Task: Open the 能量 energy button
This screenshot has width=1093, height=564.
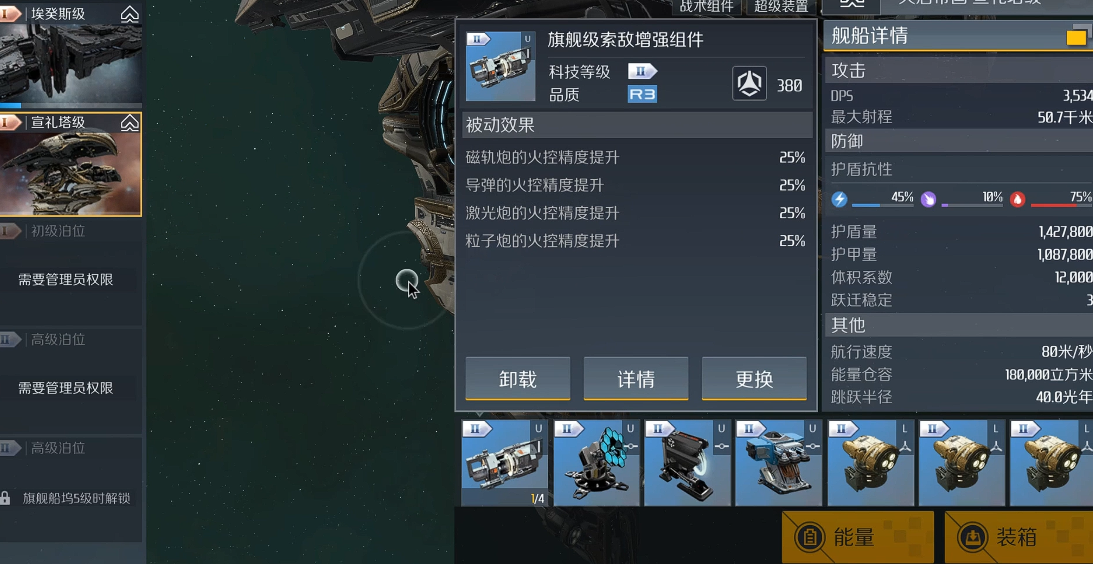Action: pyautogui.click(x=857, y=537)
